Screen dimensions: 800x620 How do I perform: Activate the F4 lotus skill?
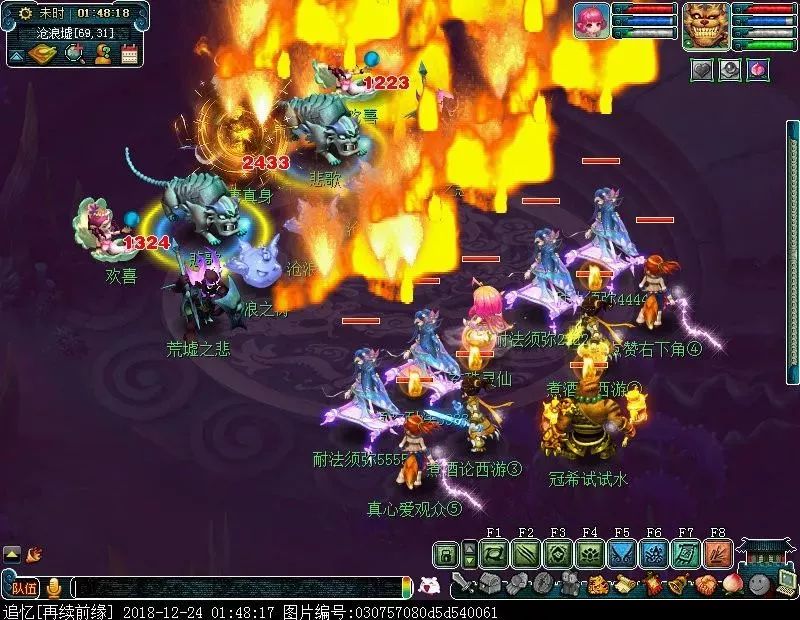pos(590,554)
